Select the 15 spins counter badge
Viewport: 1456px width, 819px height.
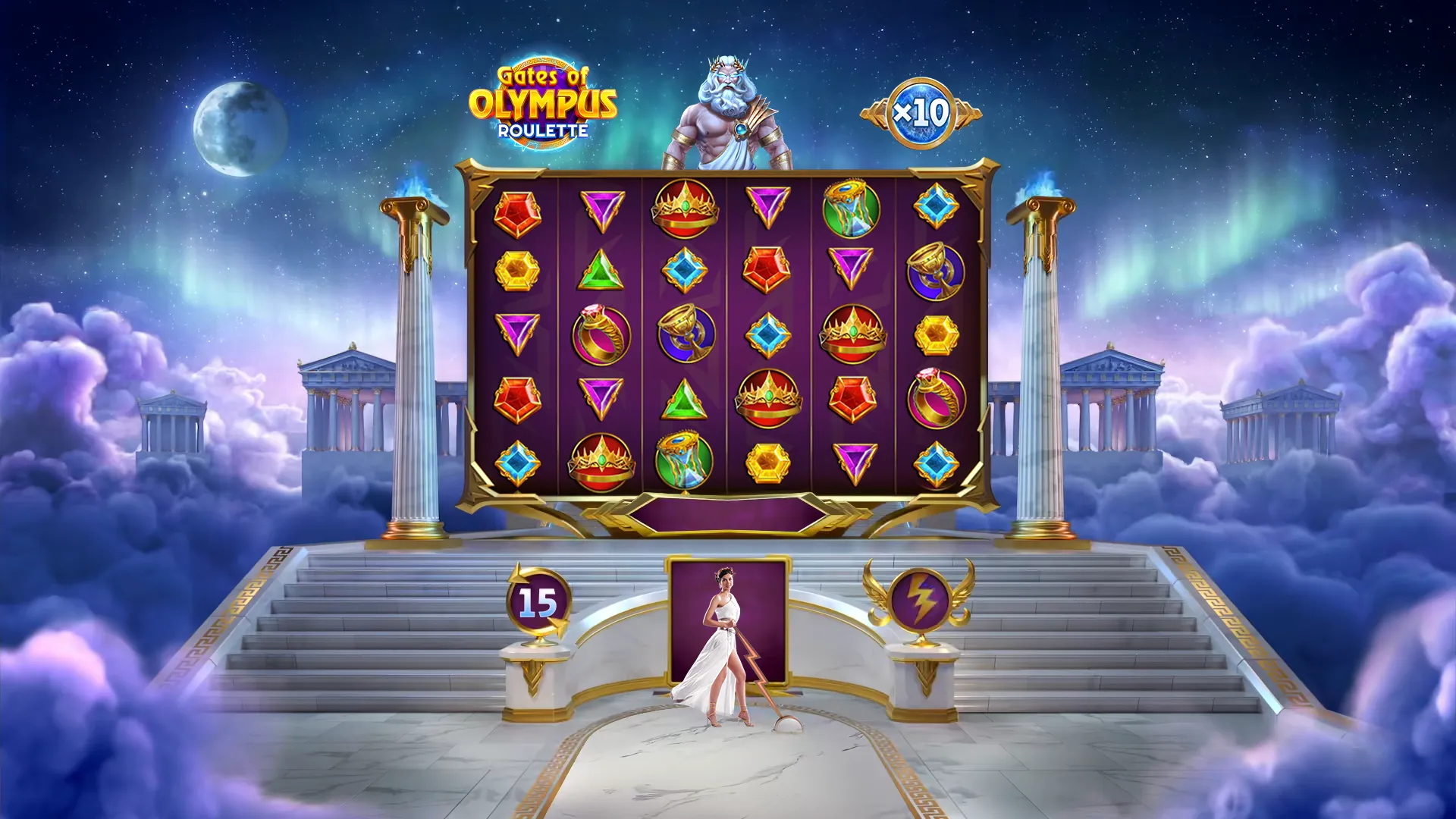coord(538,603)
